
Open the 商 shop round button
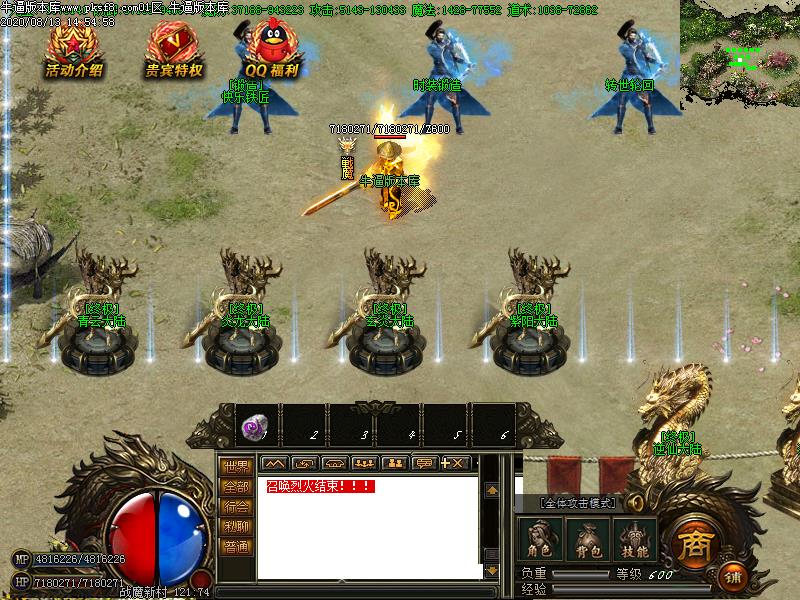(x=692, y=544)
